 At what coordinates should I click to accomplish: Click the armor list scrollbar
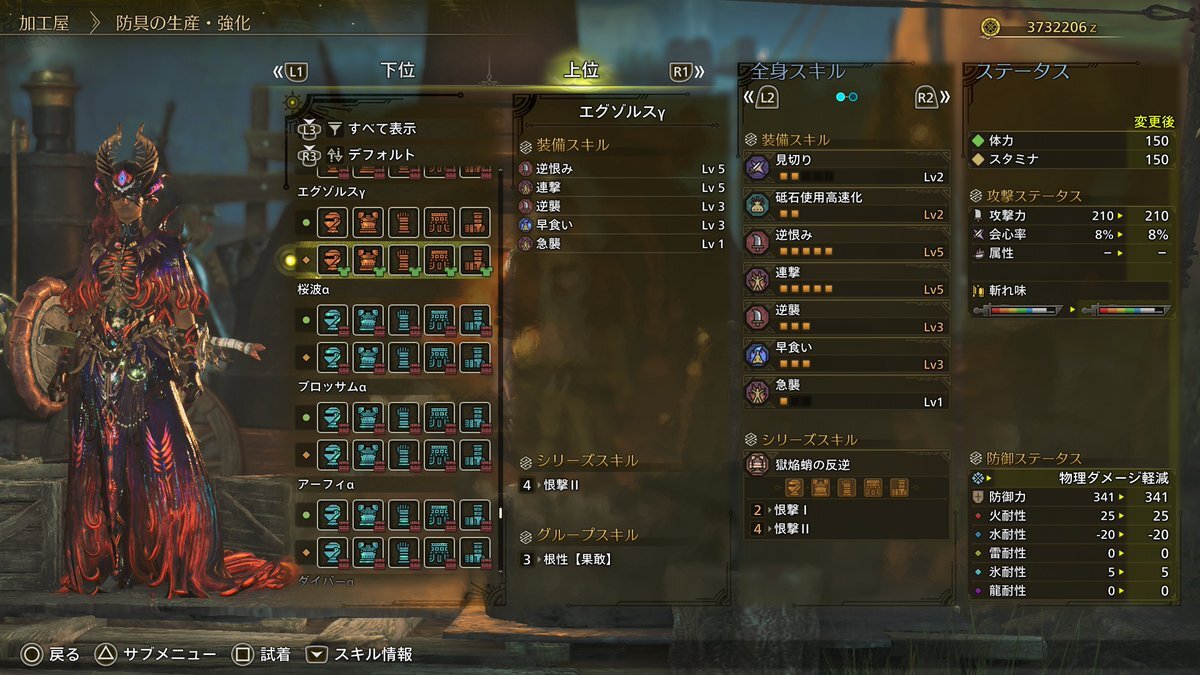502,513
